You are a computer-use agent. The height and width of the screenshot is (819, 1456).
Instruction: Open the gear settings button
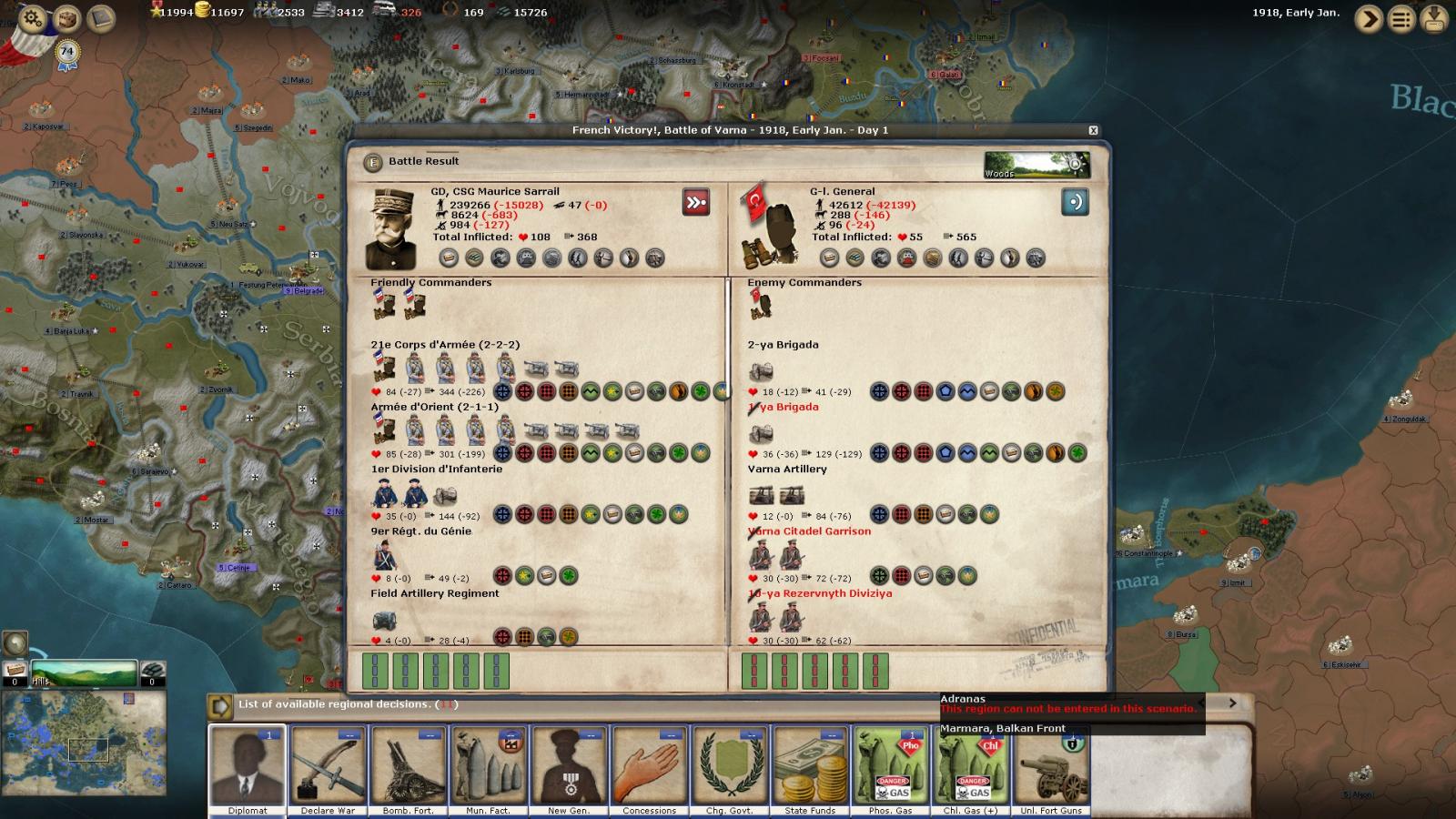click(32, 17)
